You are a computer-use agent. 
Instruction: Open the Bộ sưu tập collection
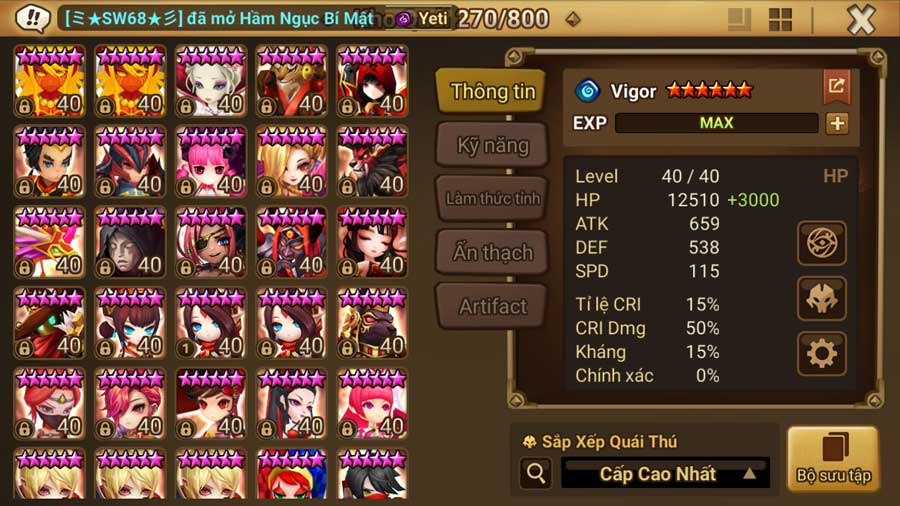832,459
